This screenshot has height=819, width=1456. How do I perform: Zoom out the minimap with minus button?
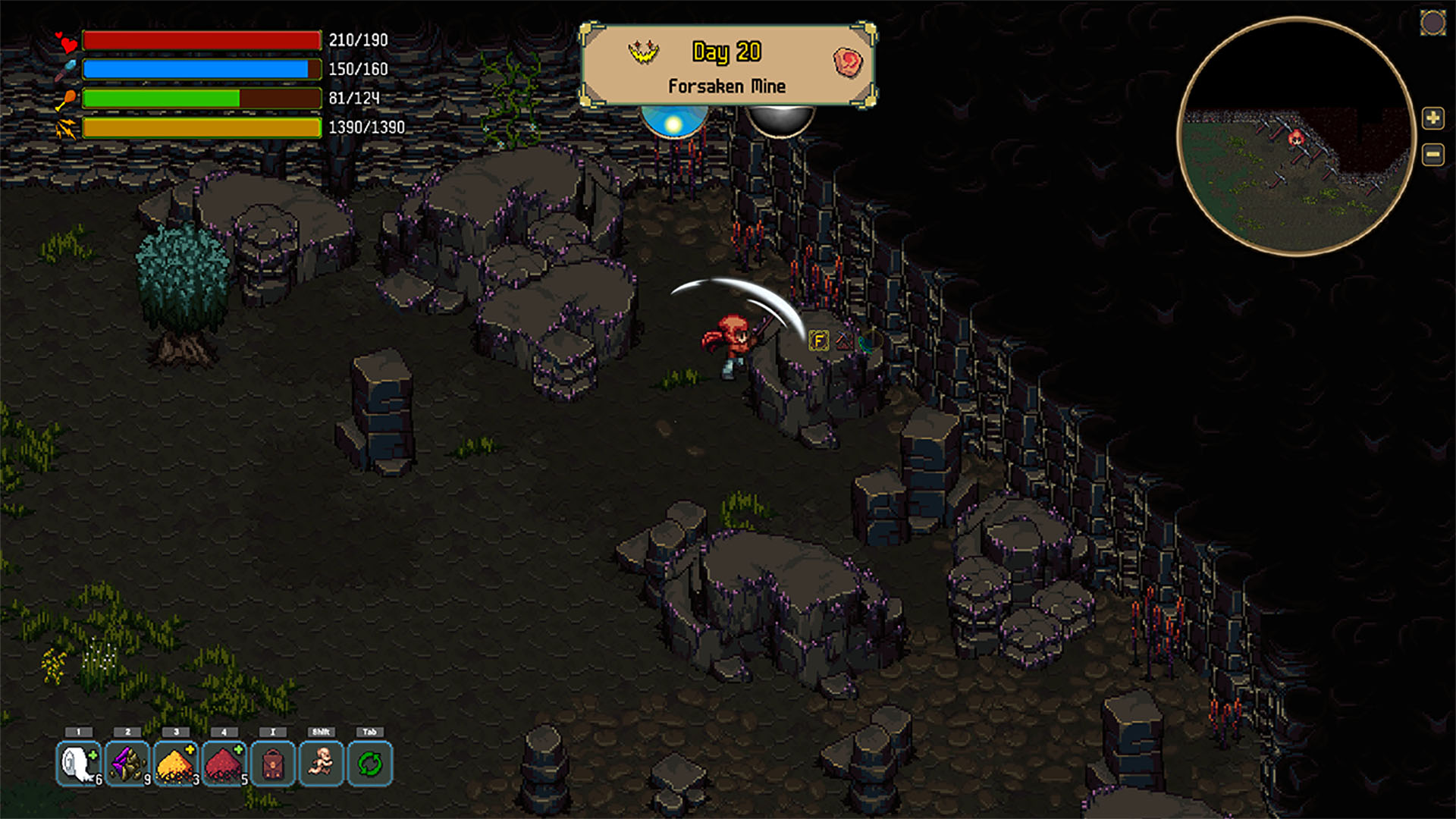pos(1432,155)
